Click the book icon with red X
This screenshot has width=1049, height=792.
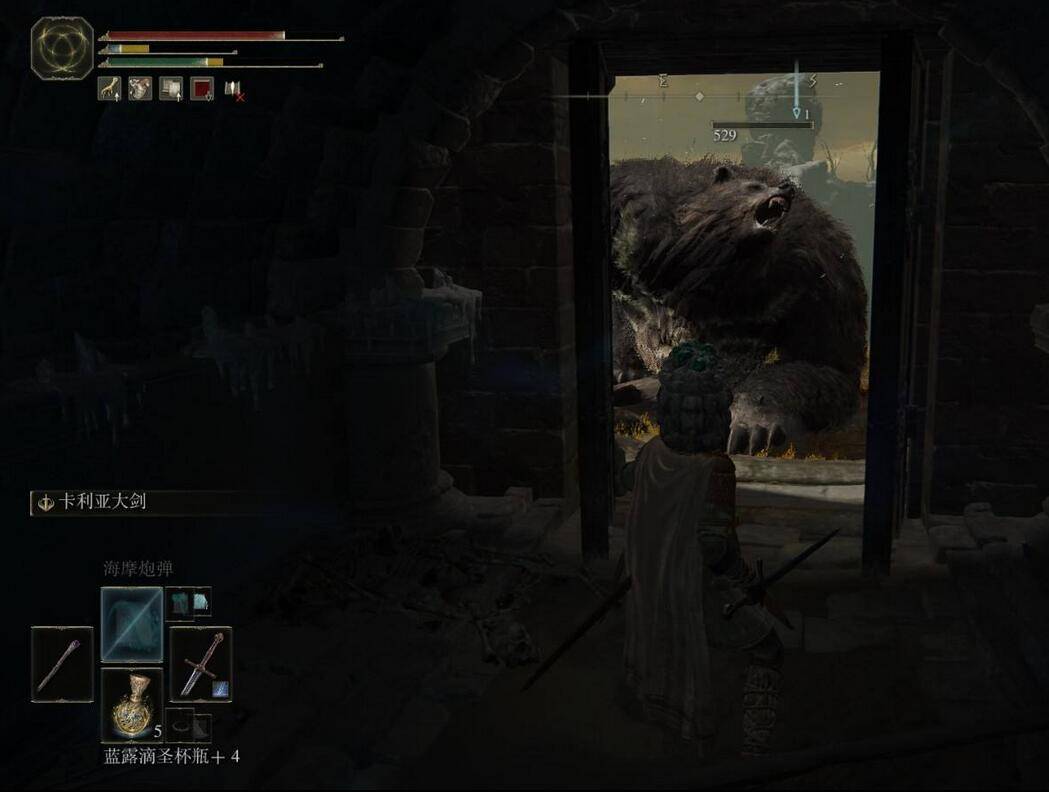pyautogui.click(x=233, y=90)
